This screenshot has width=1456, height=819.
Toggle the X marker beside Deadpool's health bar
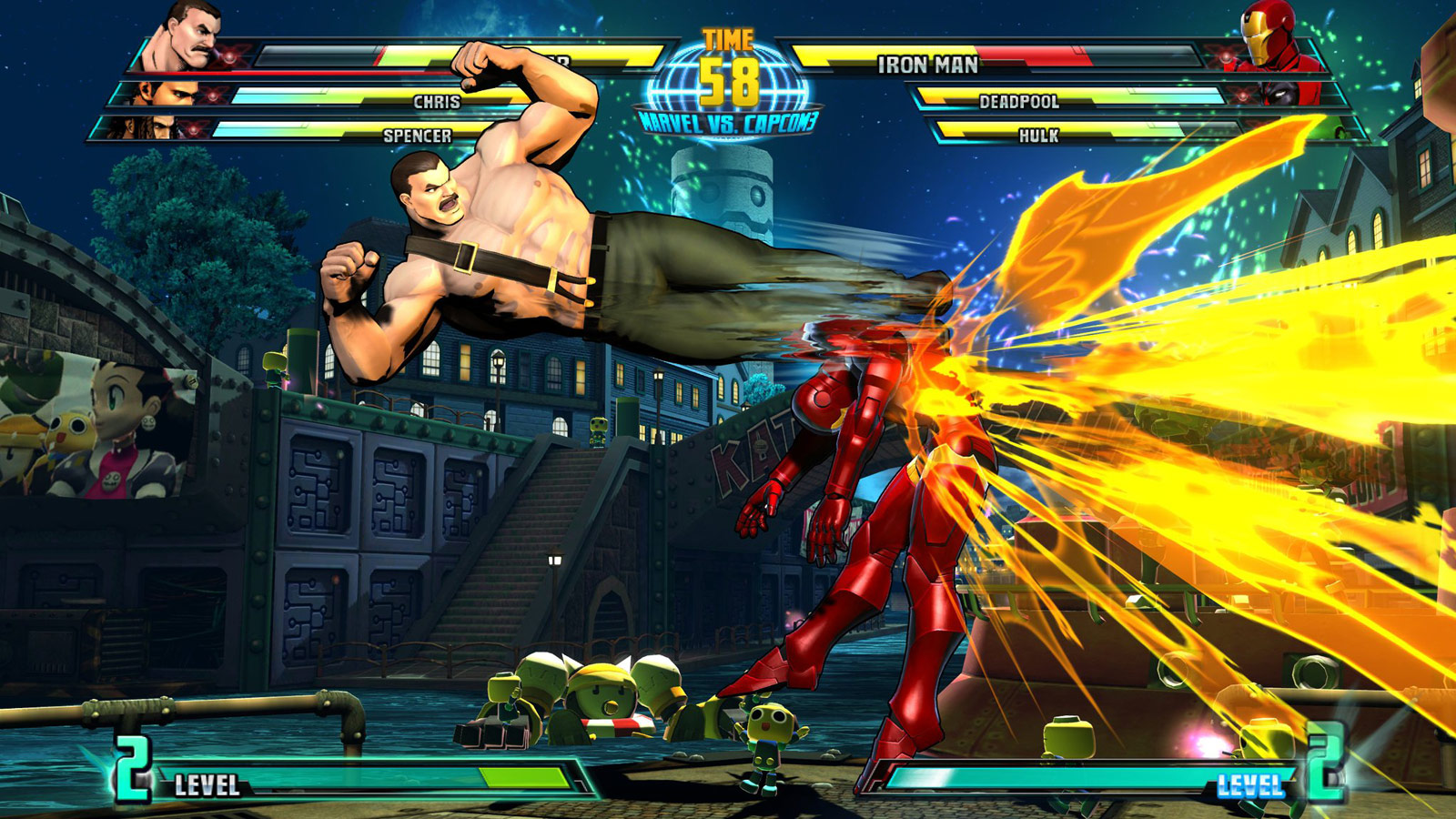[1241, 94]
